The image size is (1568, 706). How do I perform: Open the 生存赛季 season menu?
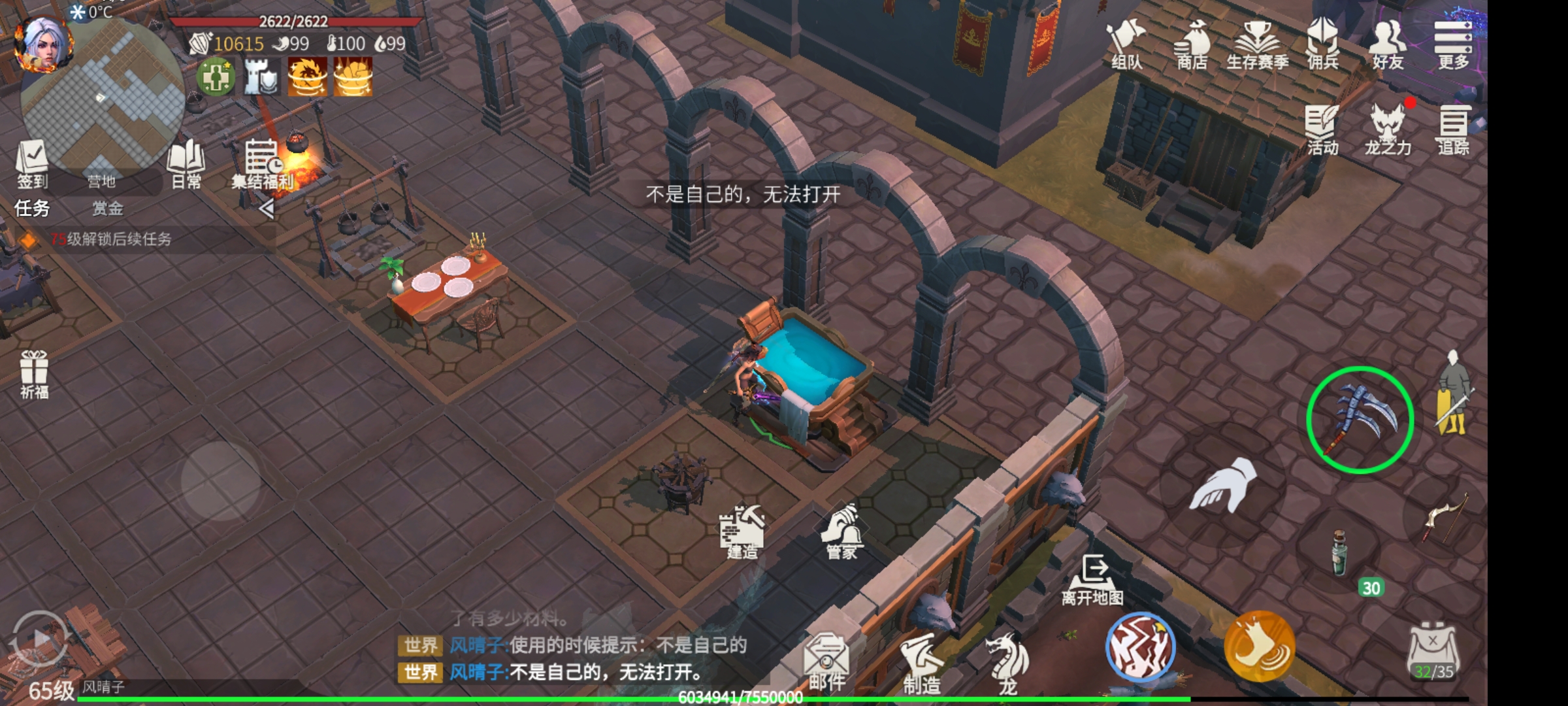point(1257,44)
